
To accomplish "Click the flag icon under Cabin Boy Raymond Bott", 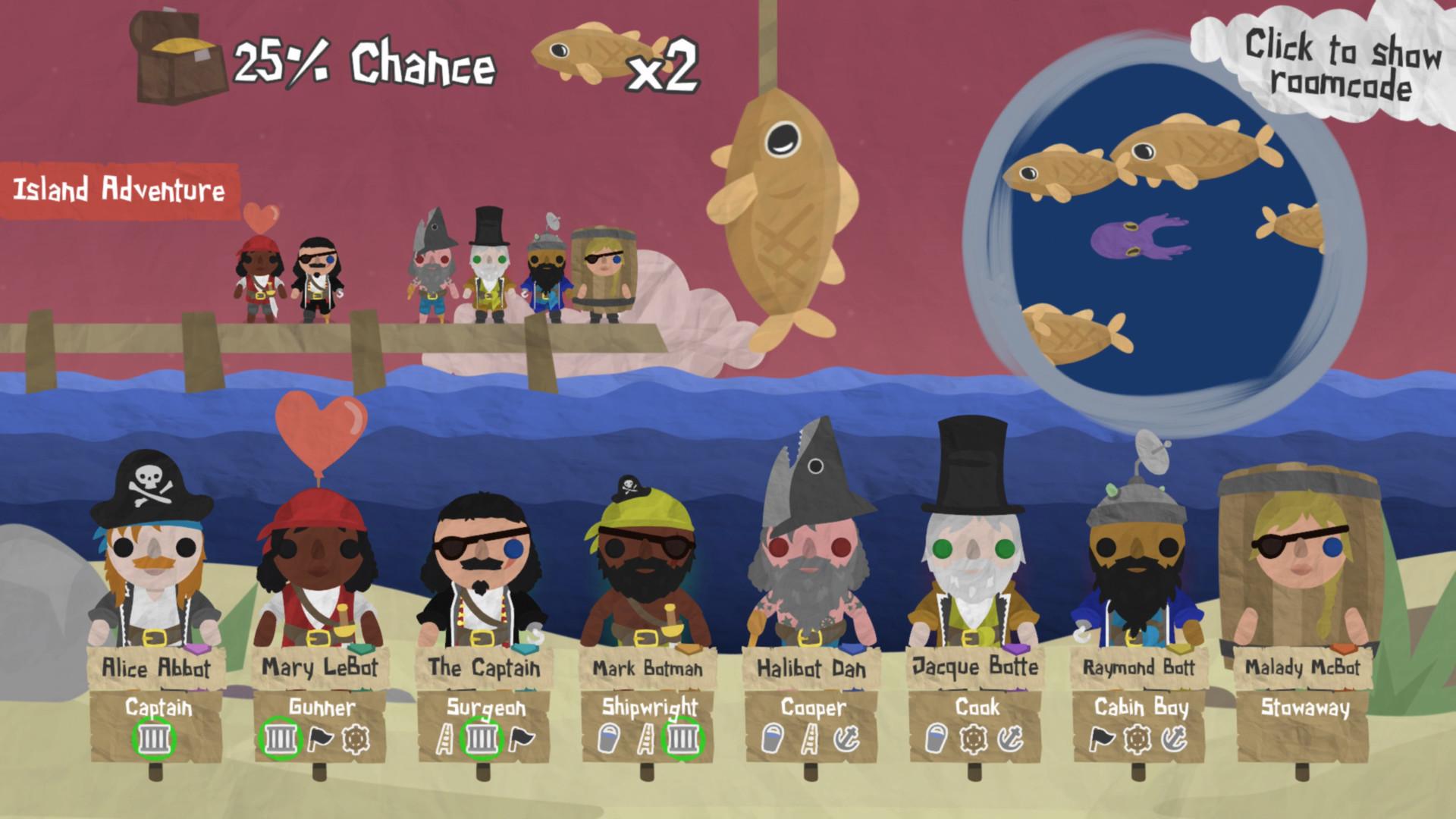I will (1102, 740).
